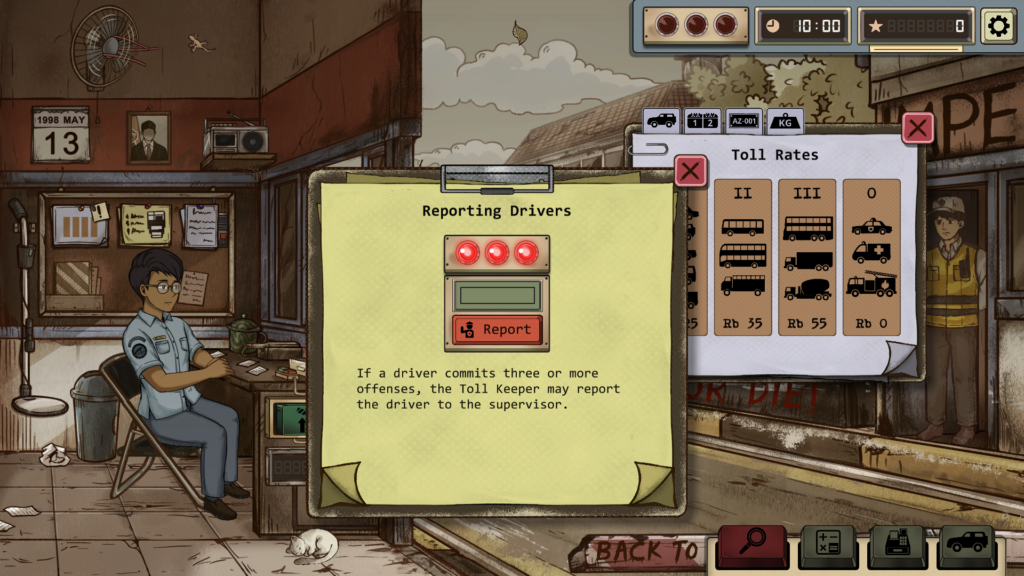This screenshot has height=576, width=1024.
Task: Click the red Report button
Action: (497, 329)
